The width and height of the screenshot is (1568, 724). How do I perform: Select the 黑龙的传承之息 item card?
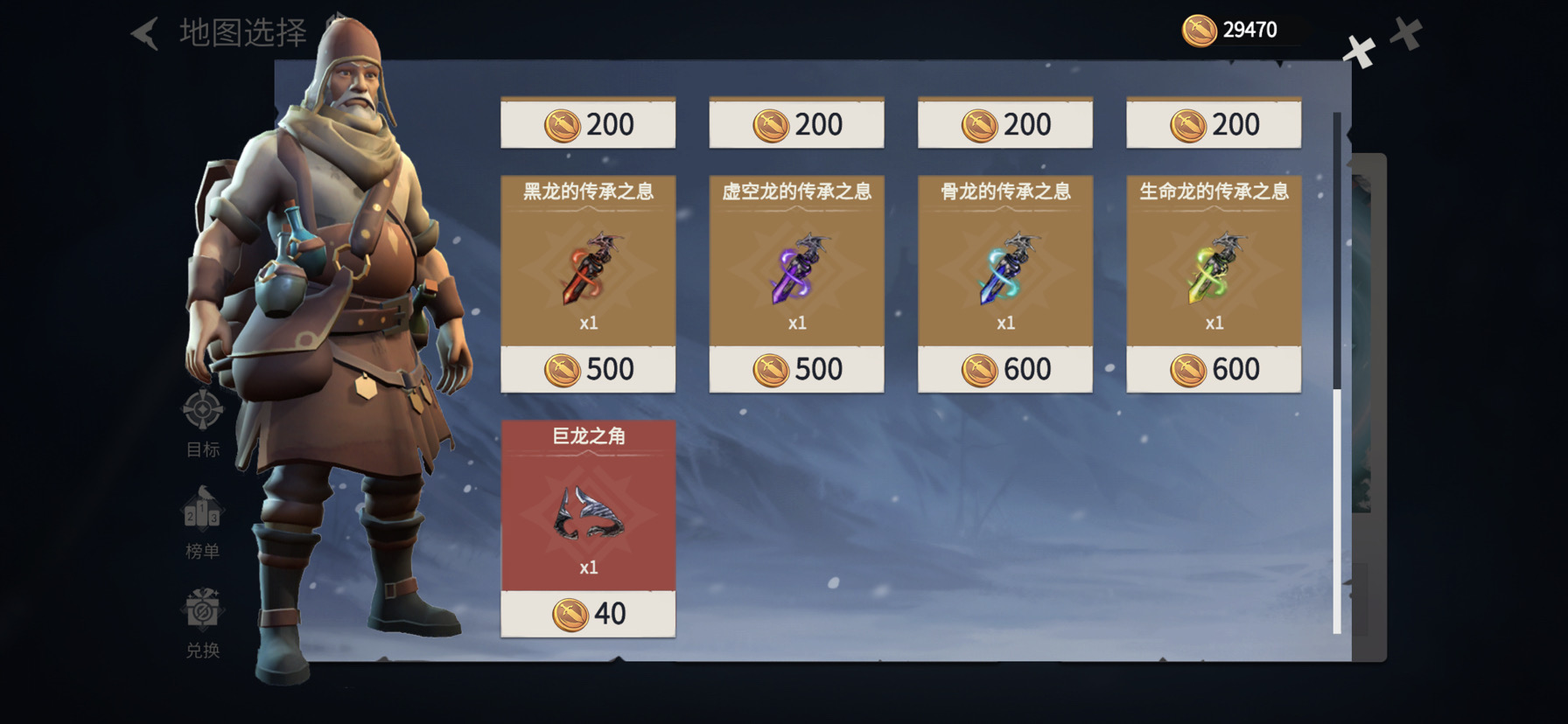[x=588, y=261]
